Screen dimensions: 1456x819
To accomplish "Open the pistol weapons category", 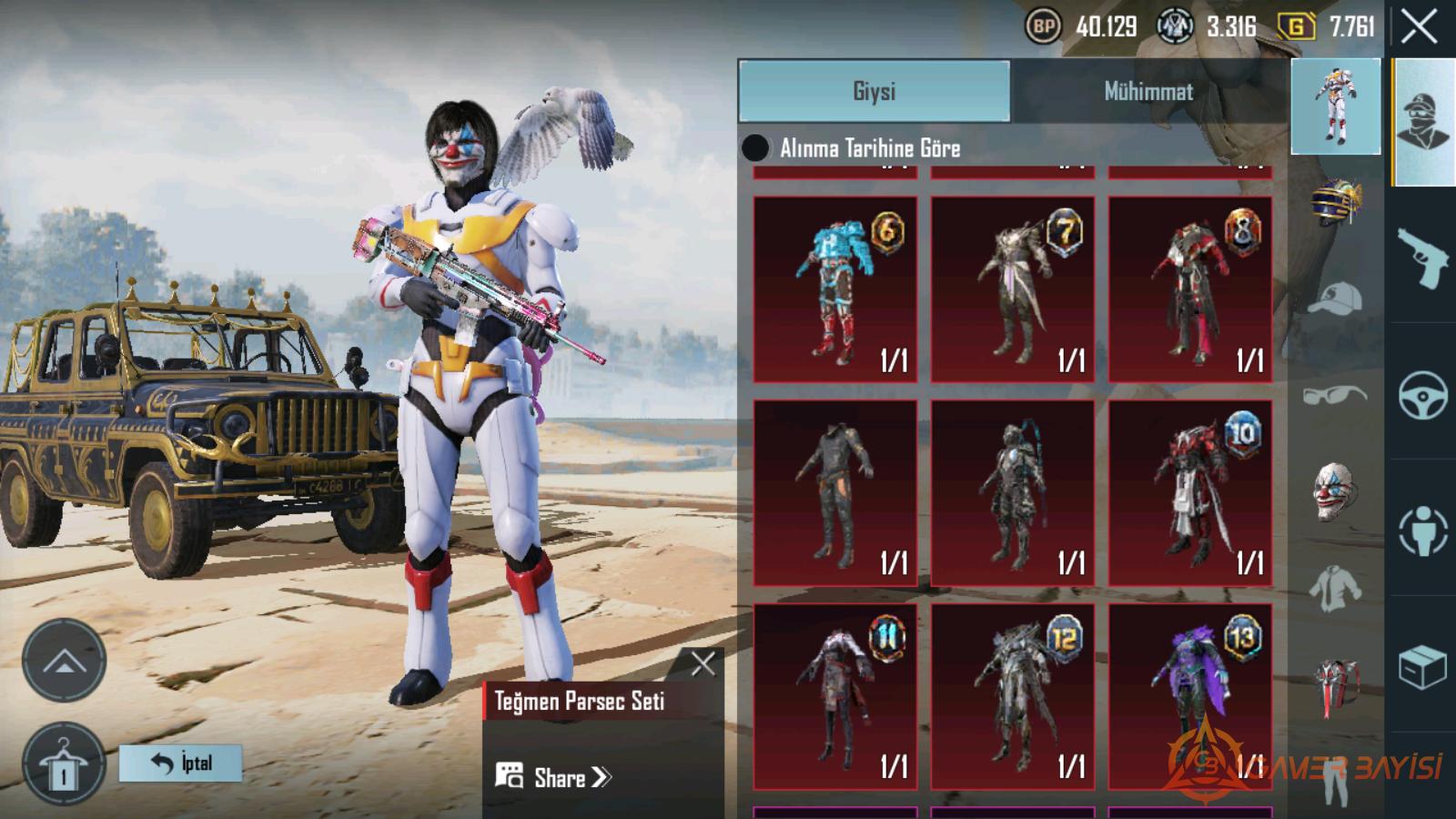I will click(x=1421, y=257).
